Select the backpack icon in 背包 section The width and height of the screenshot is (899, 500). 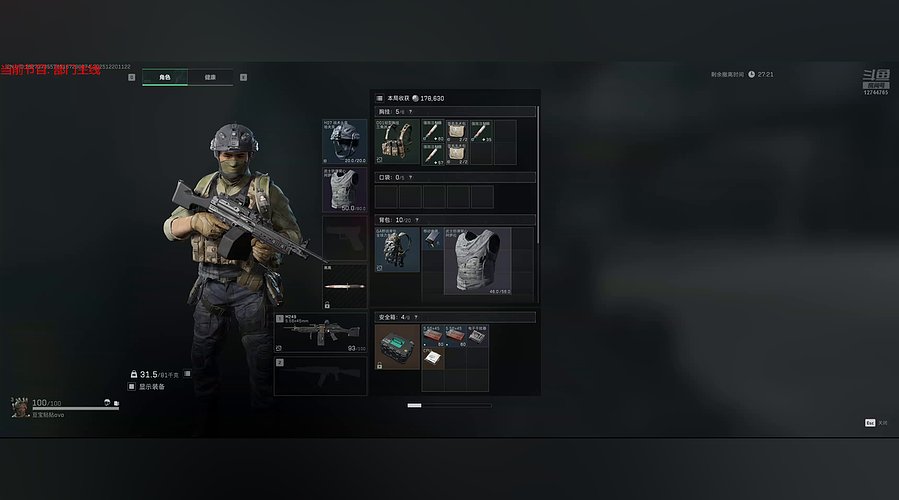click(x=397, y=249)
